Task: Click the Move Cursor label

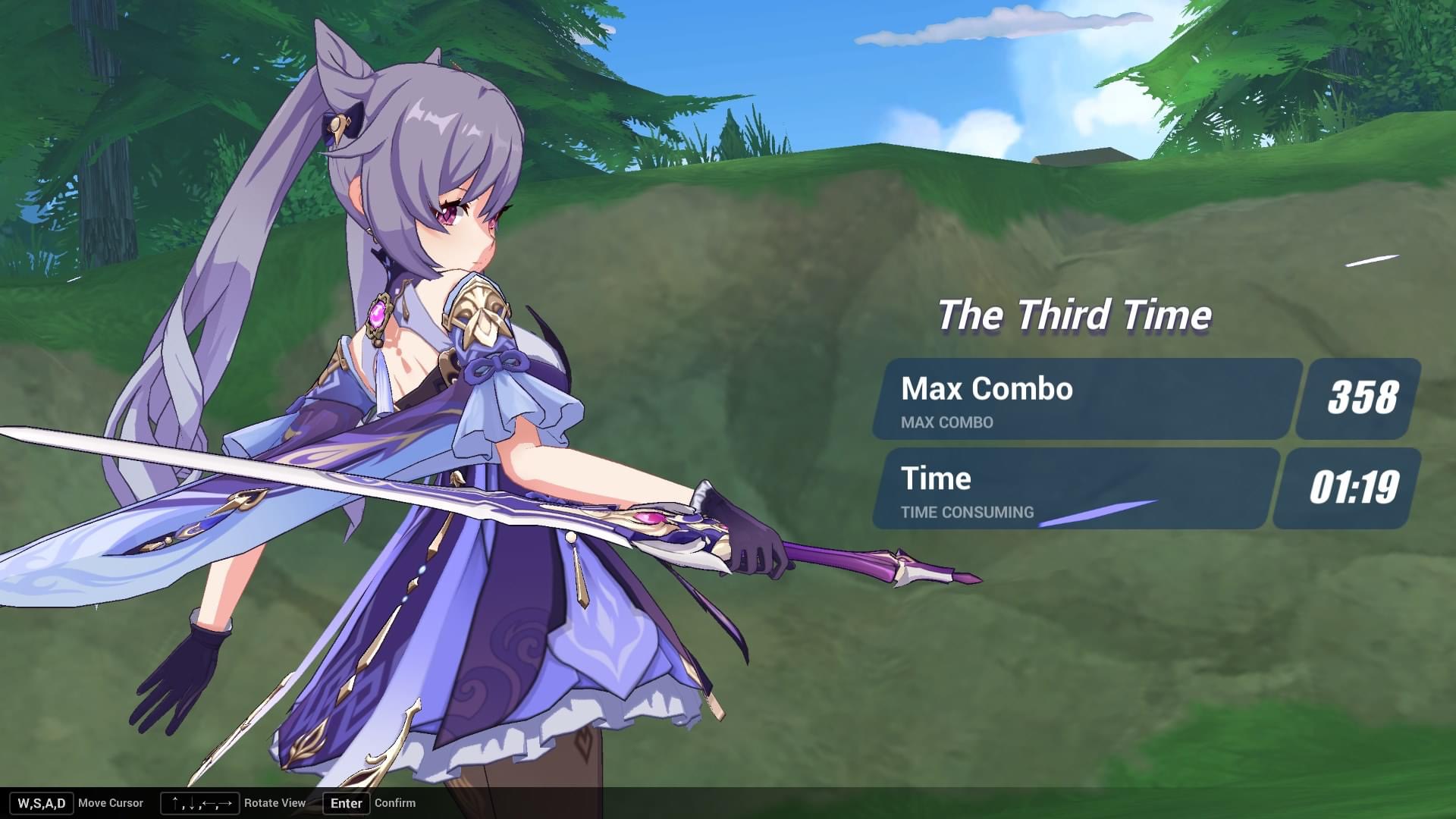Action: tap(111, 803)
